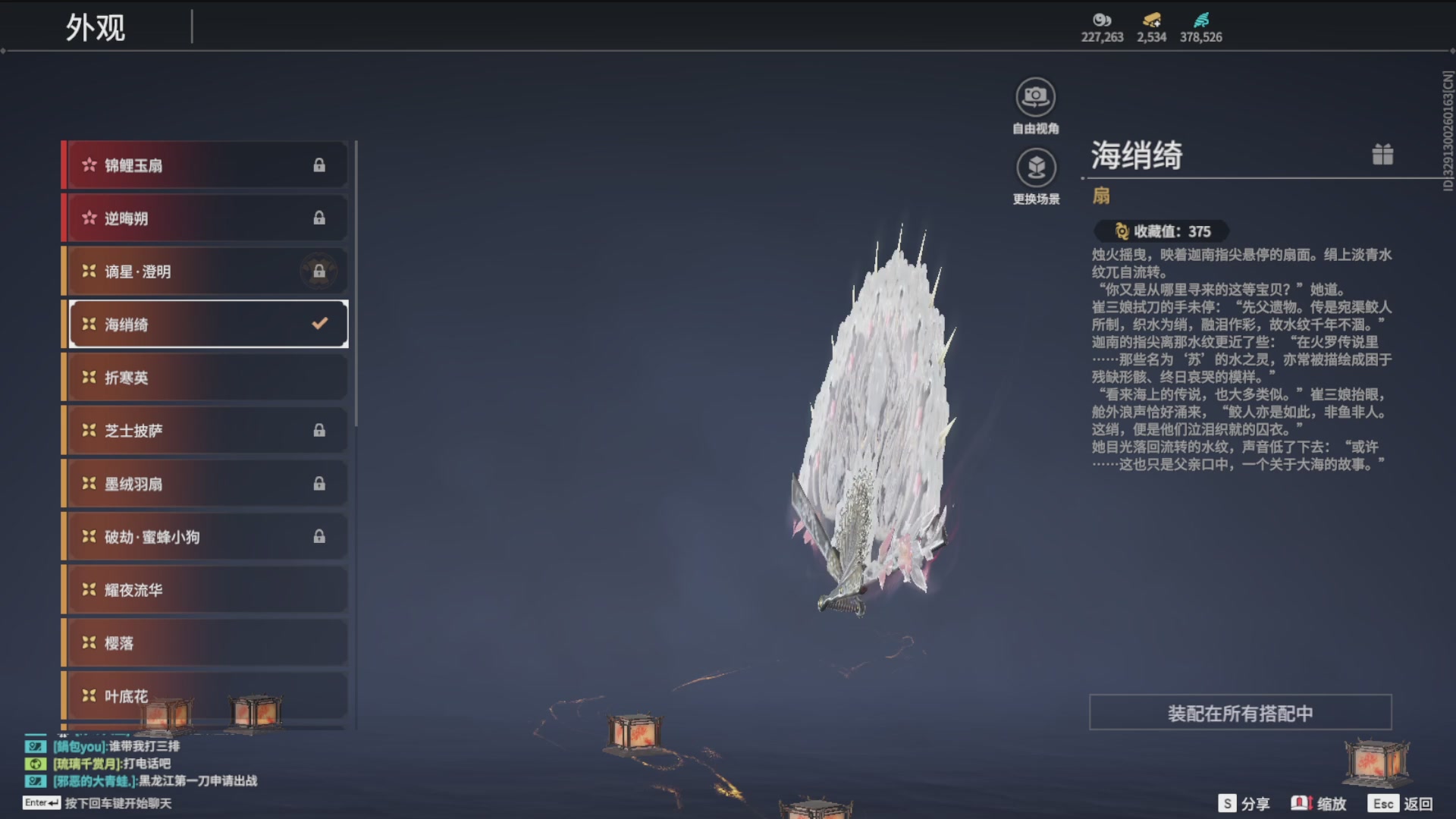
Task: Click the zoom (缩放) book icon
Action: pos(1301,802)
